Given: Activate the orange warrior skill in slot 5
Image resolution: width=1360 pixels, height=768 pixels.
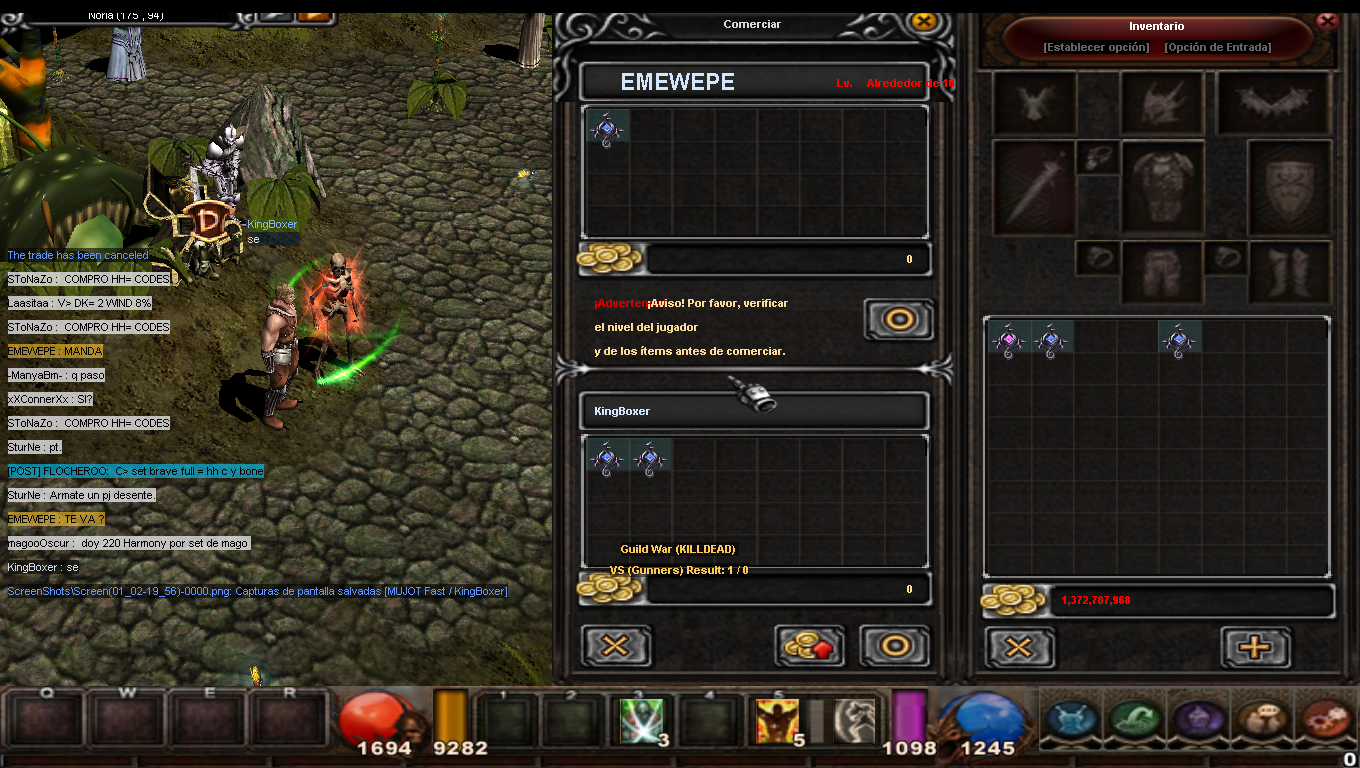Looking at the screenshot, I should pos(777,720).
